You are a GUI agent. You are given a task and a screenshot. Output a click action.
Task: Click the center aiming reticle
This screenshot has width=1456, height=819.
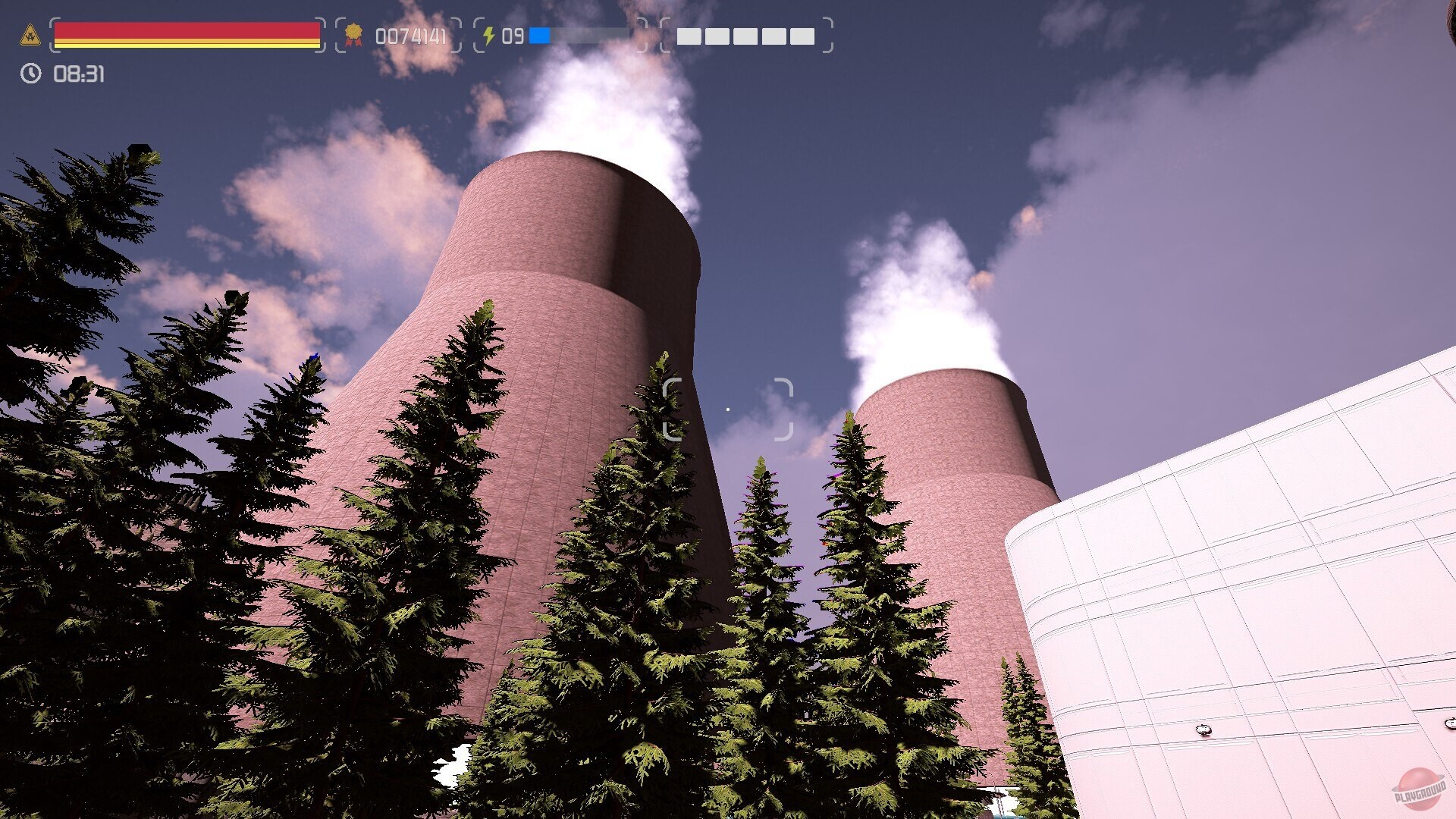[x=728, y=409]
